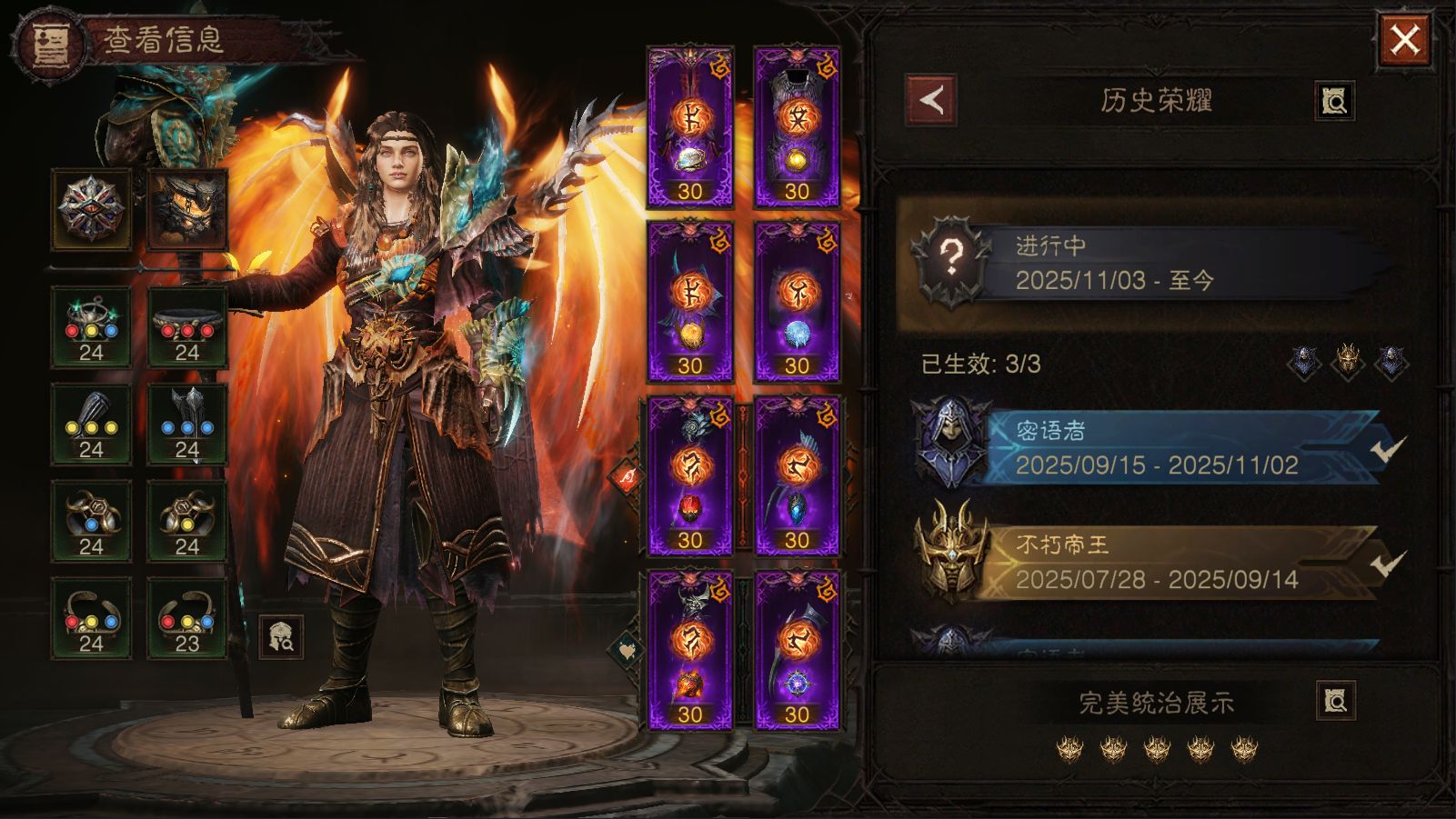Open the level 23 ring slot
Viewport: 1456px width, 819px height.
pyautogui.click(x=187, y=618)
